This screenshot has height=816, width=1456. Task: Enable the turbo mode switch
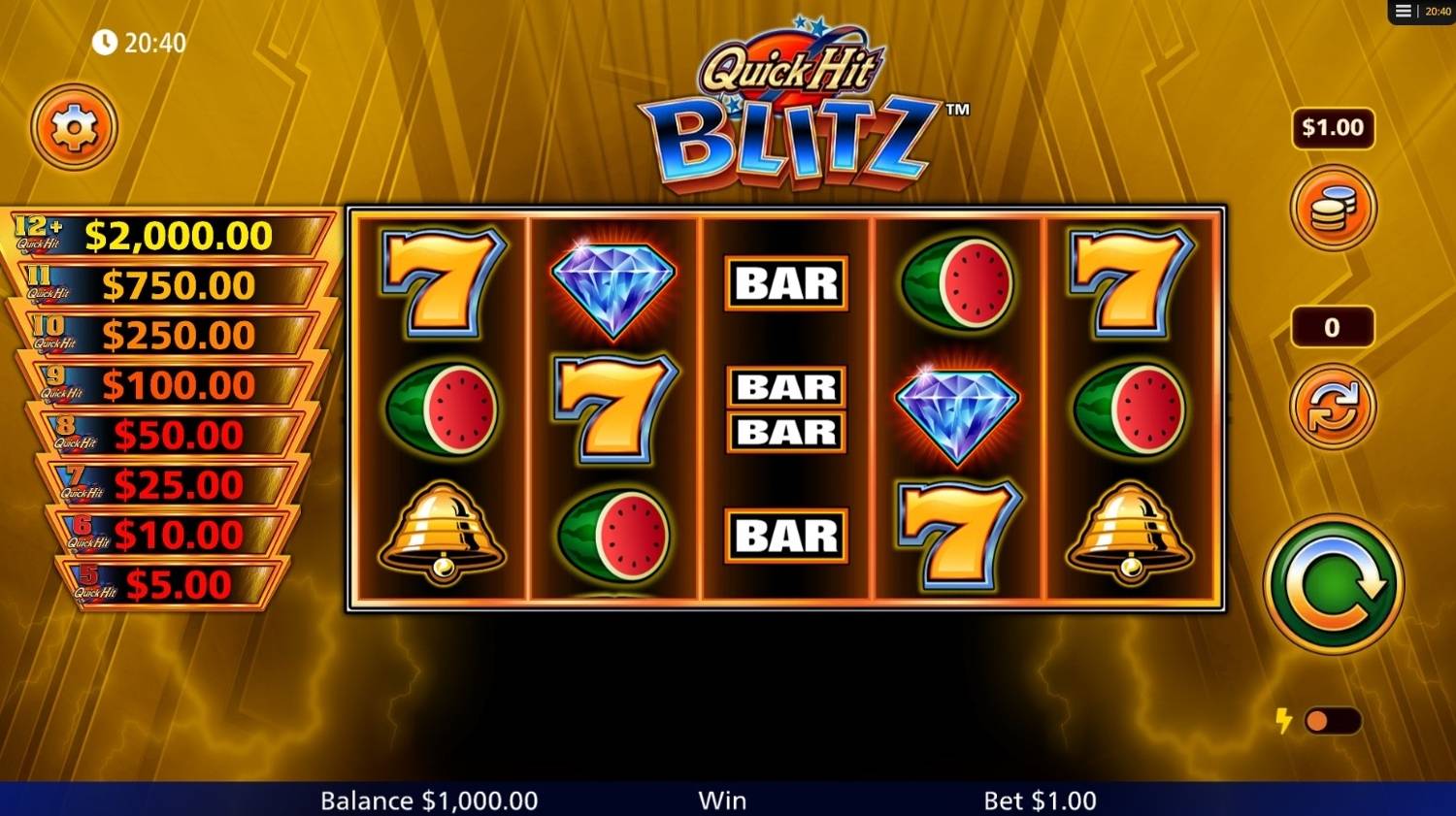point(1336,720)
